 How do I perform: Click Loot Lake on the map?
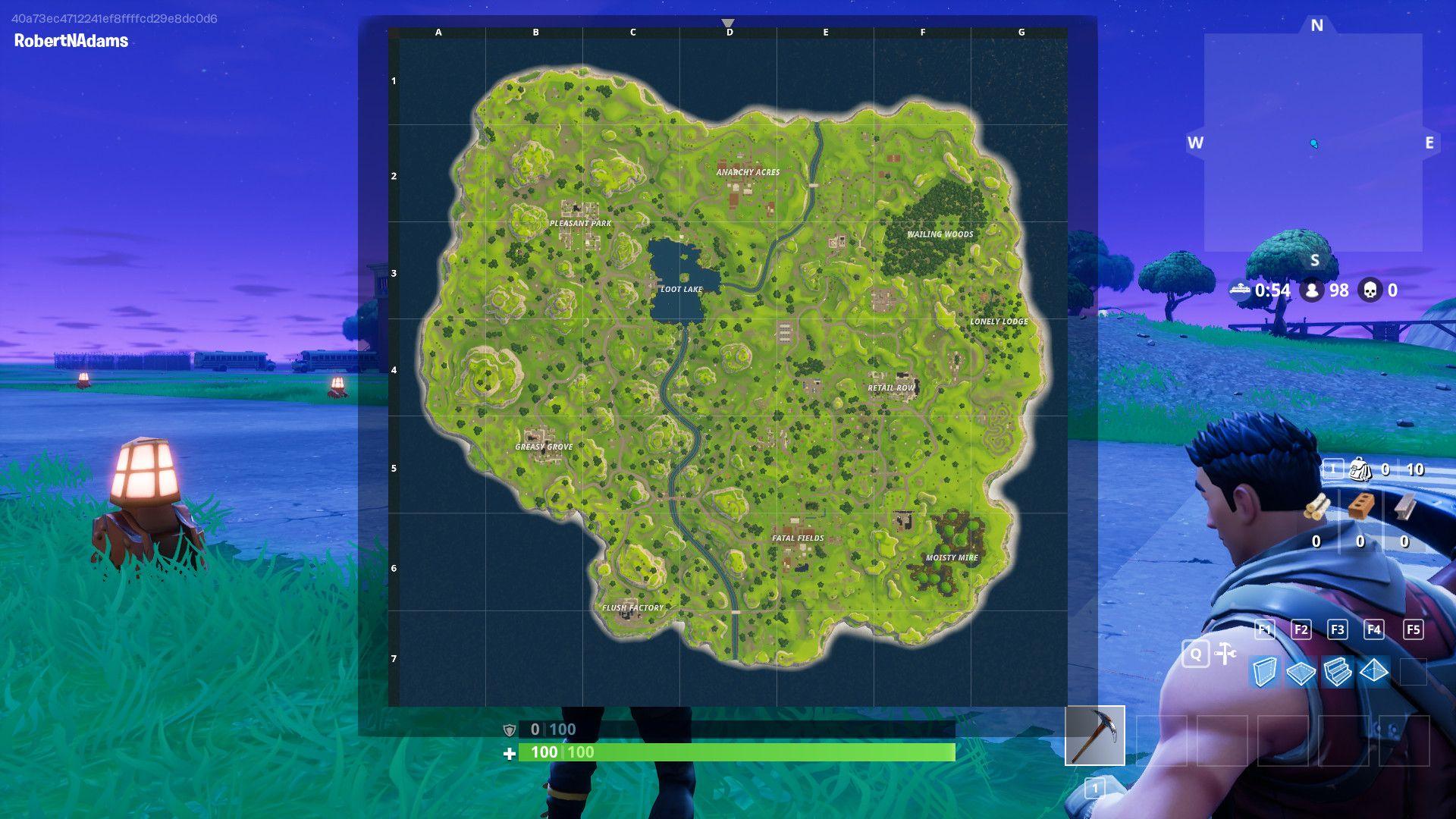[682, 288]
